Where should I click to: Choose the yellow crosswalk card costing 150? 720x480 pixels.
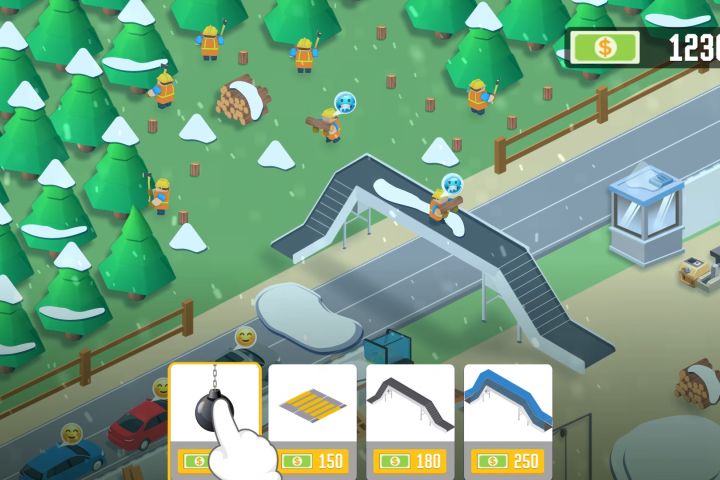(312, 420)
